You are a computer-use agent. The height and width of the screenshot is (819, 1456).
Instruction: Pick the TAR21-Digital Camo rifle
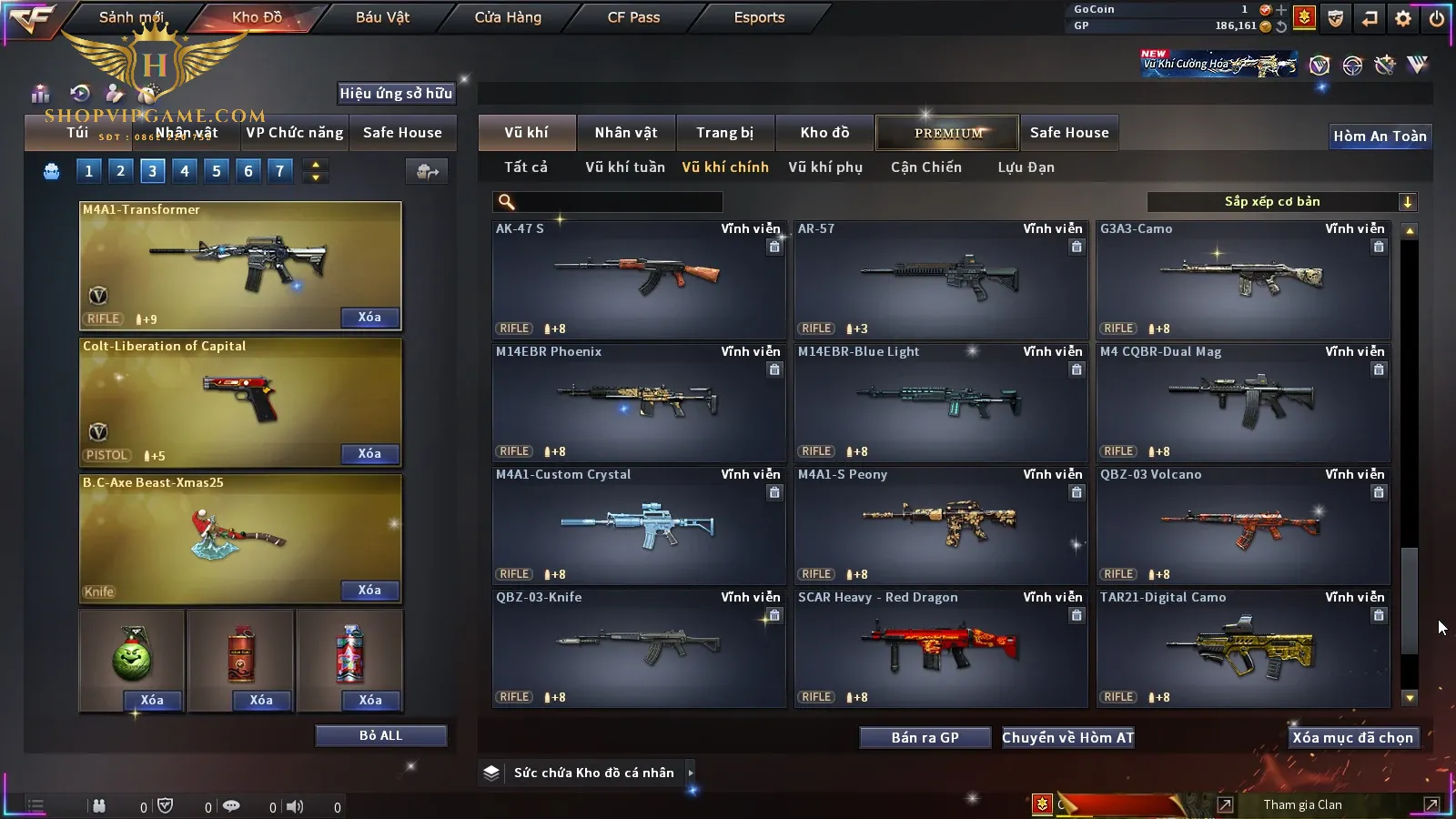(x=1242, y=648)
